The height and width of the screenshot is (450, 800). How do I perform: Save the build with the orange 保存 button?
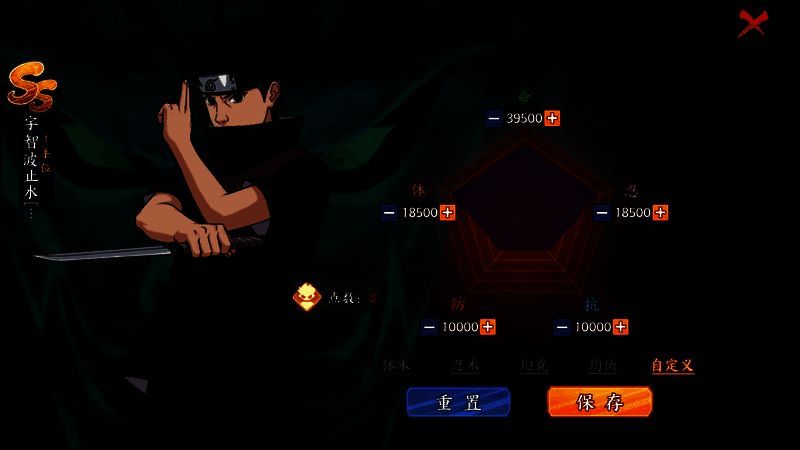pyautogui.click(x=600, y=402)
